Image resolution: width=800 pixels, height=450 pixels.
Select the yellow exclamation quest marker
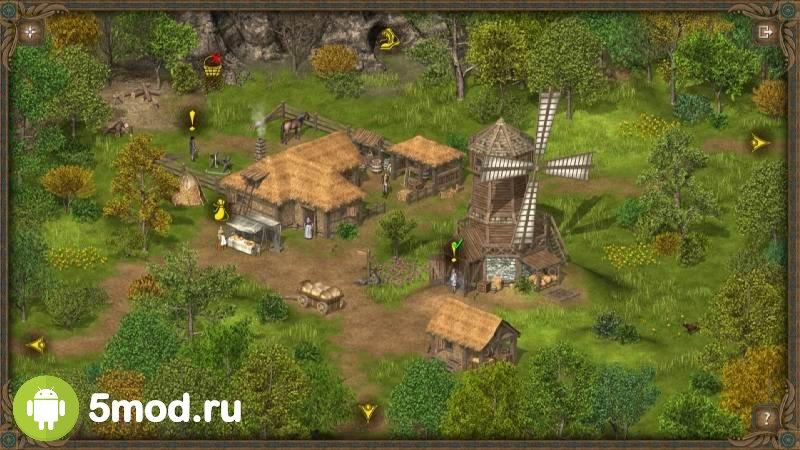click(x=192, y=120)
